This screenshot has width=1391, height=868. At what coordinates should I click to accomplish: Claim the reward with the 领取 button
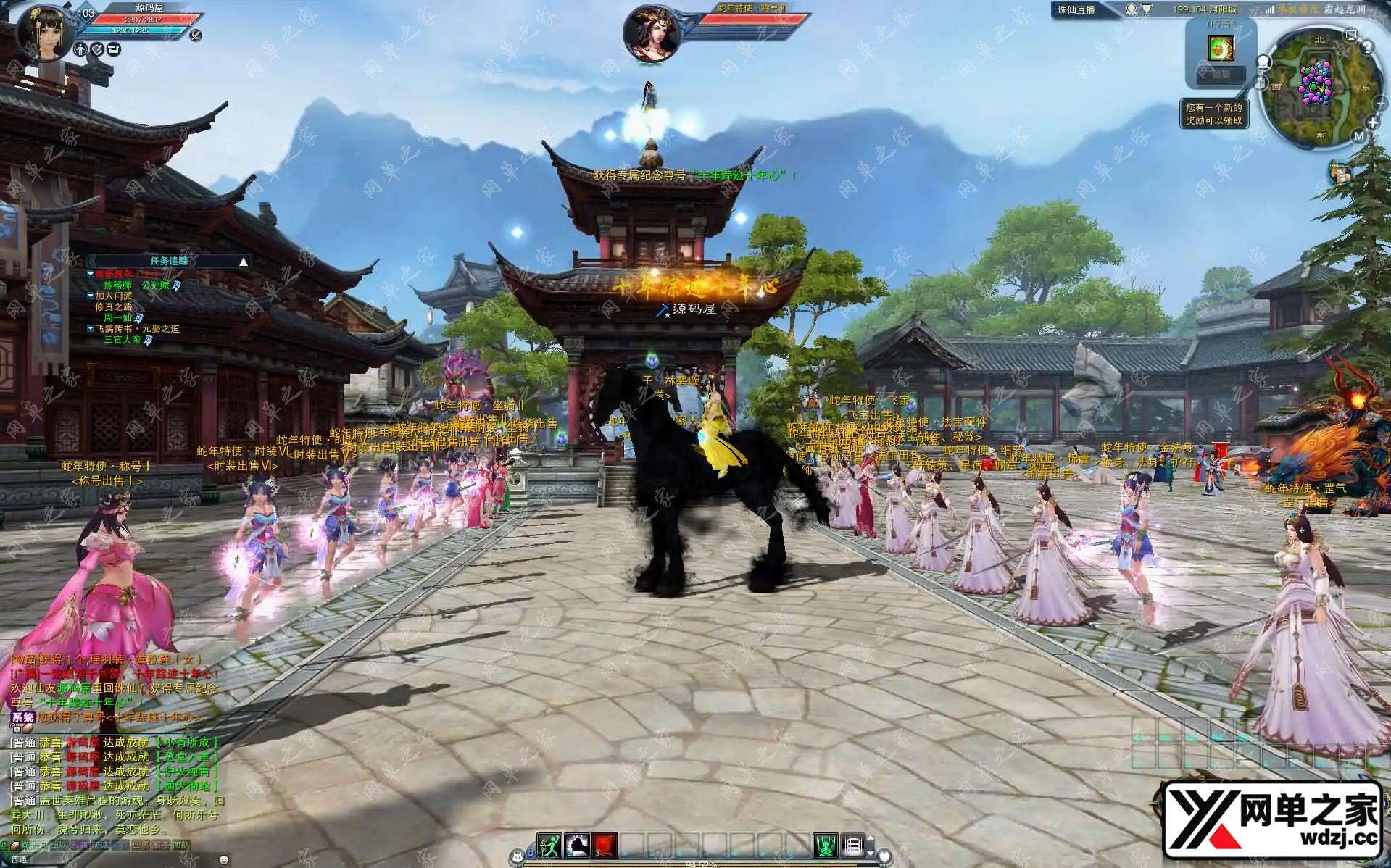(1221, 74)
